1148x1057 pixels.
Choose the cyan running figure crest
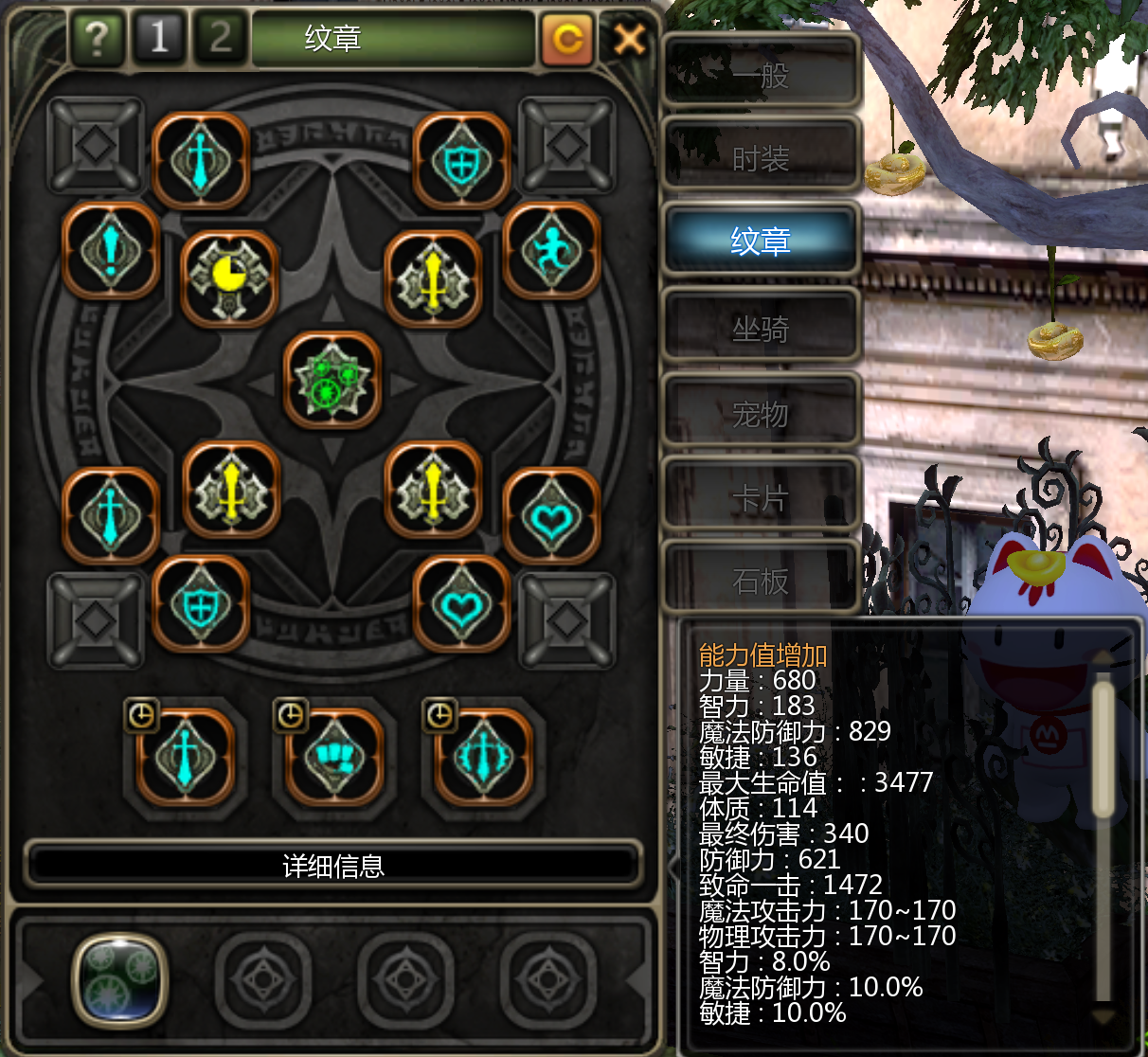click(x=551, y=251)
